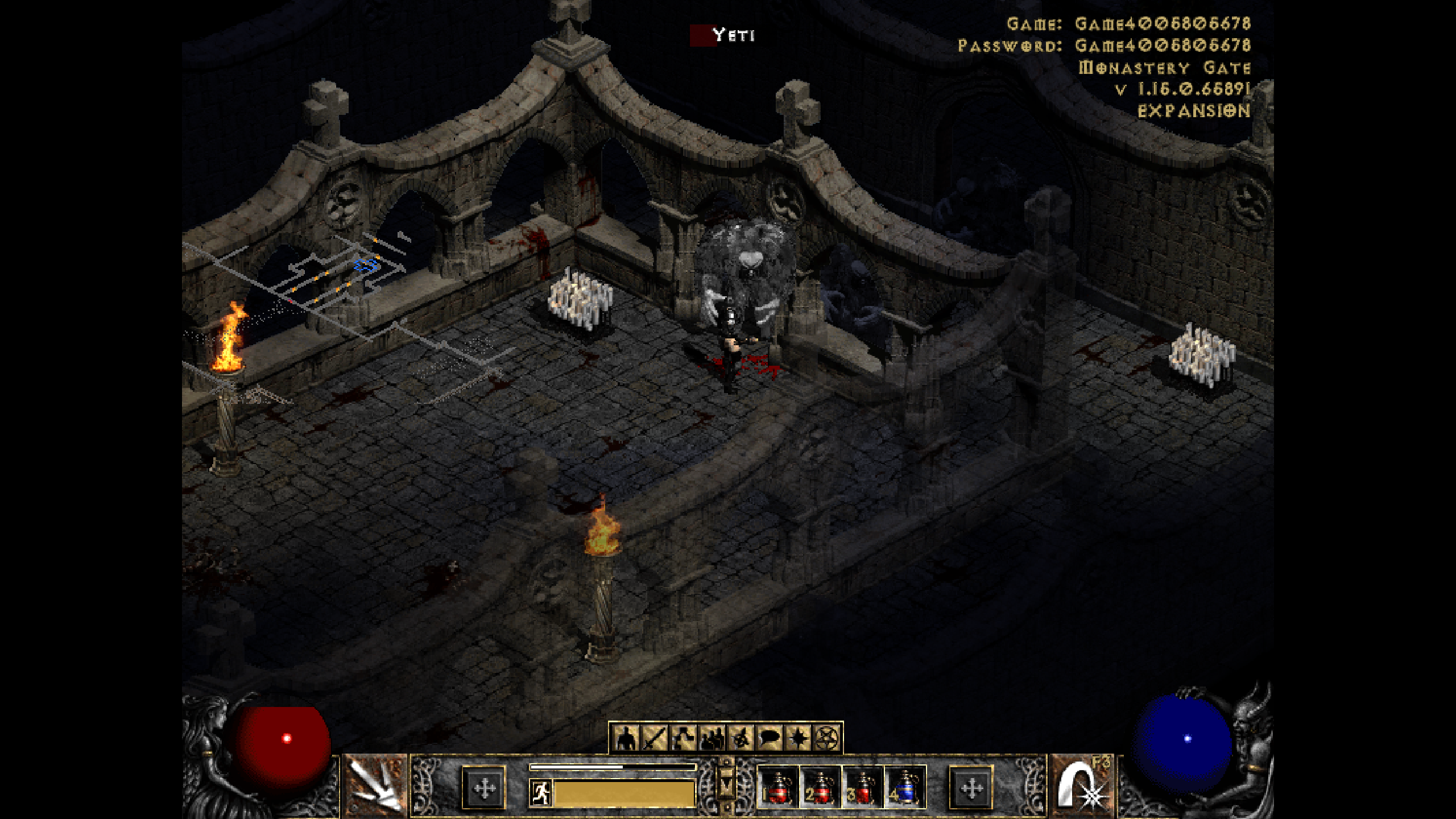1456x819 pixels.
Task: Open the Character stats screen
Action: 625,738
